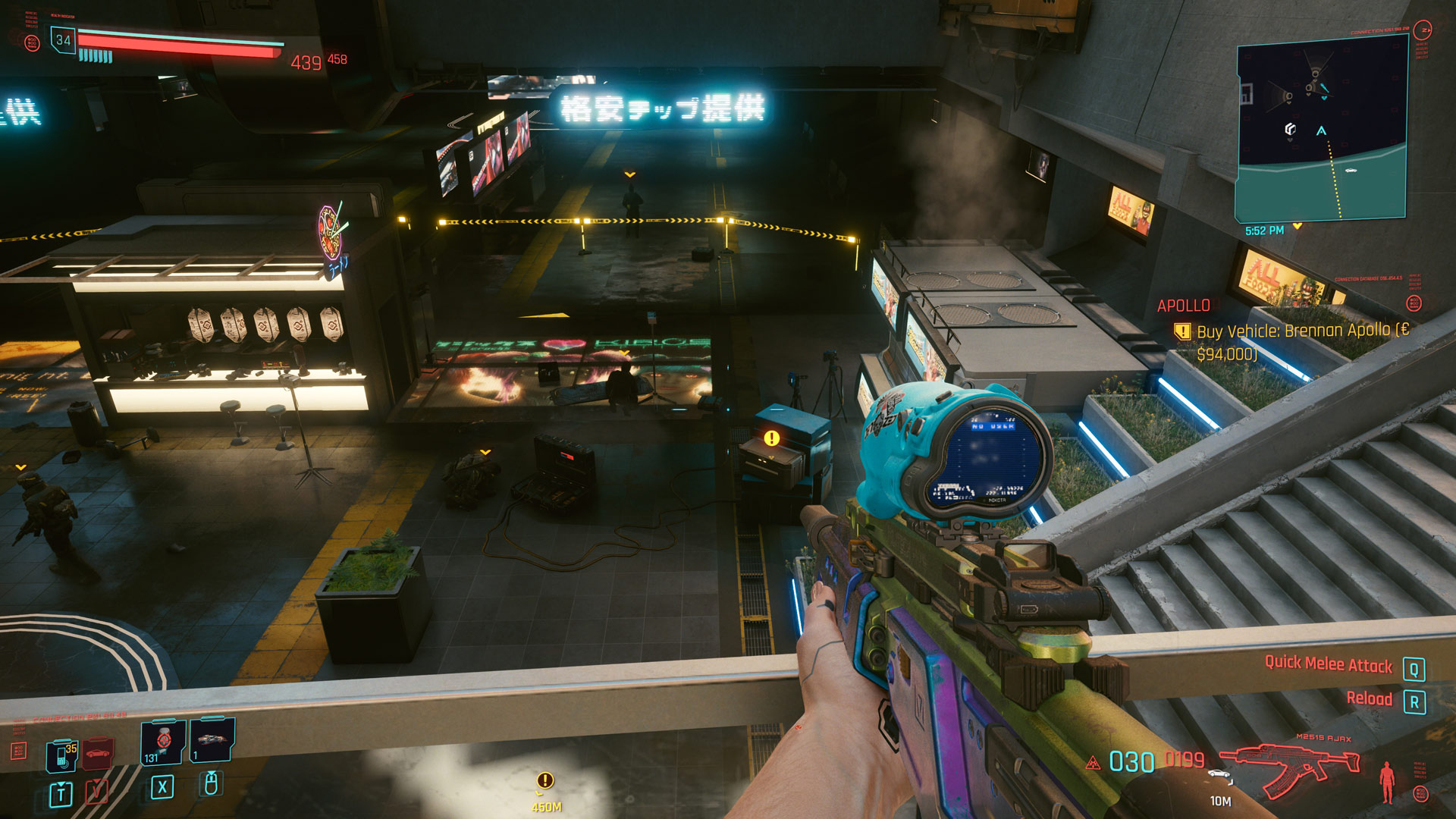Select the phone icon with 35 messages
The height and width of the screenshot is (819, 1456).
(62, 756)
